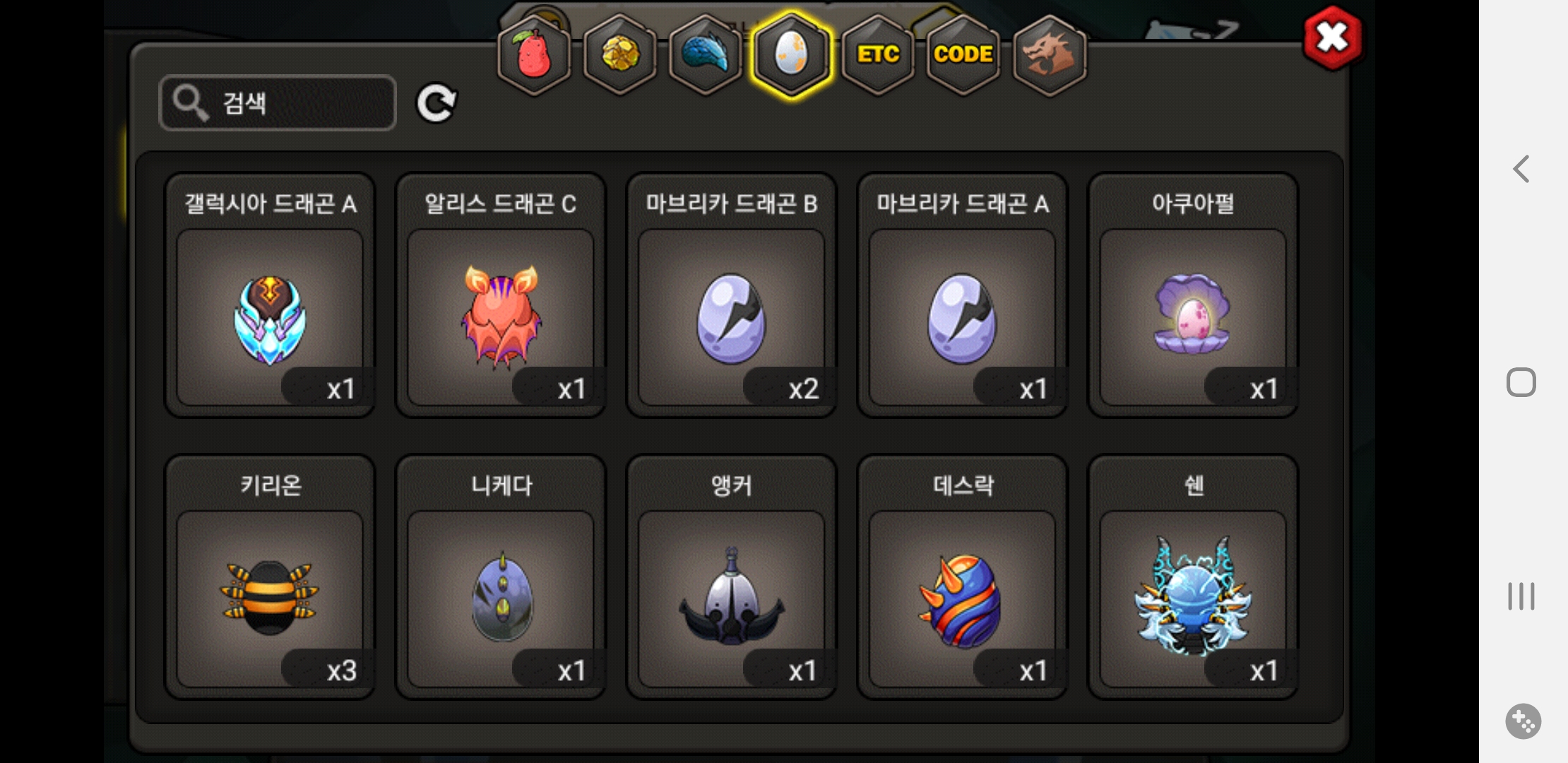Switch to the red fruit food tab

click(x=534, y=54)
